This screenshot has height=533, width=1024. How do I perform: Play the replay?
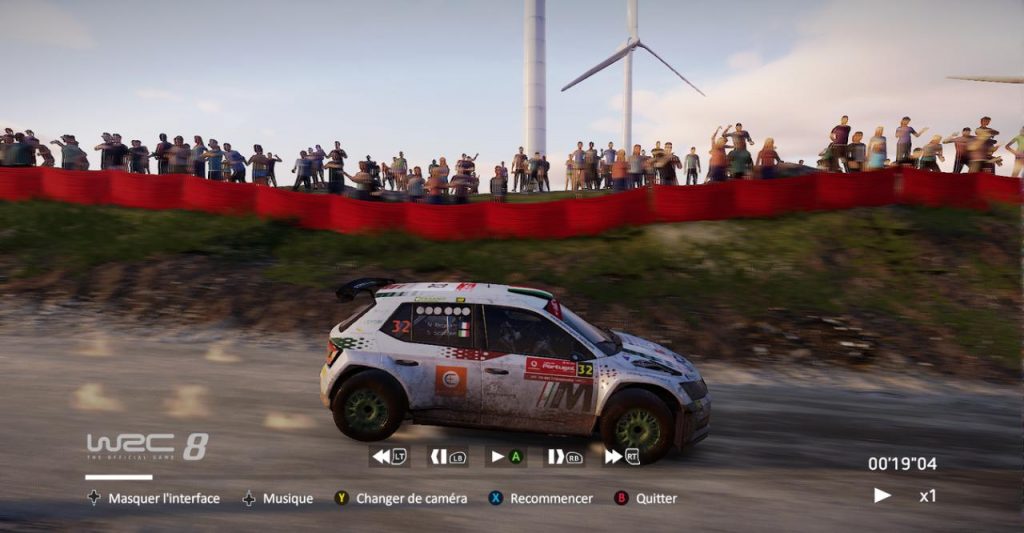coord(505,456)
